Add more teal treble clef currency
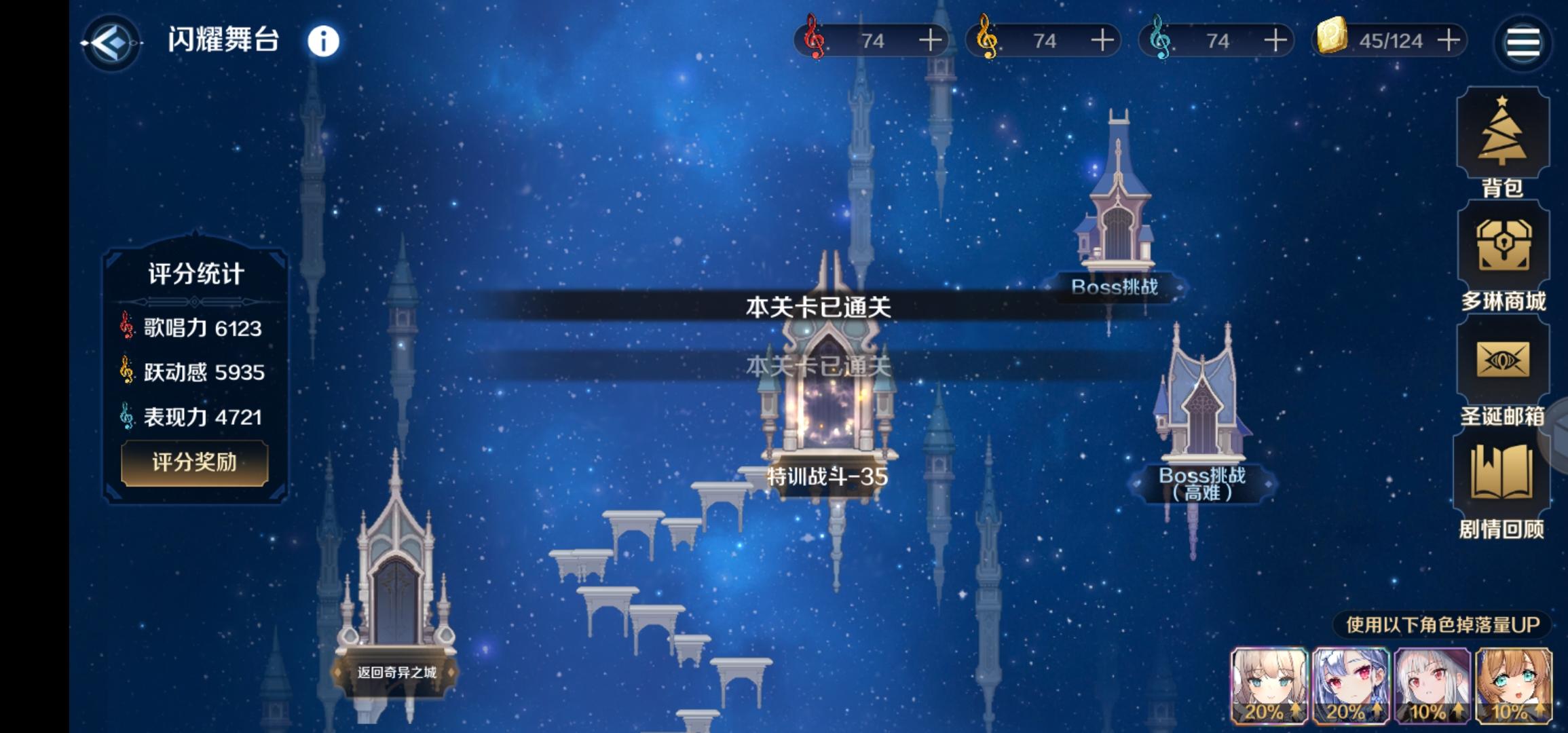This screenshot has width=1568, height=733. [1275, 40]
